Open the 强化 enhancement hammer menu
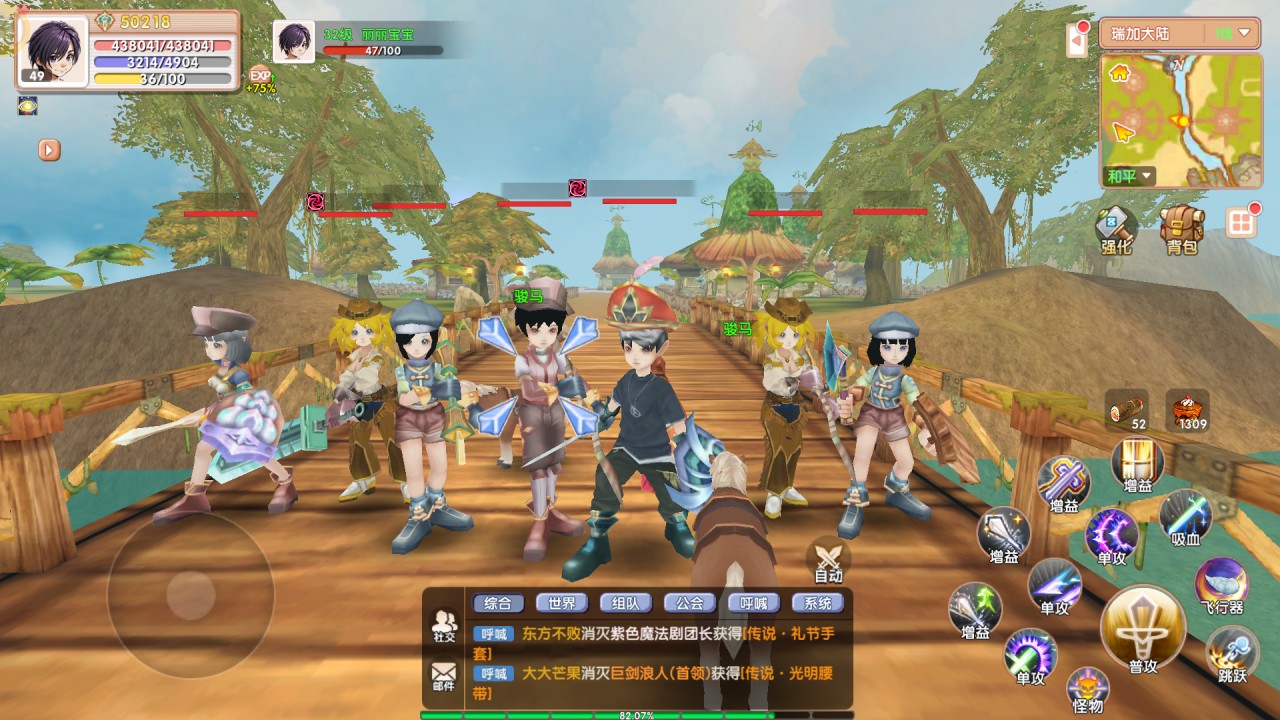 tap(1116, 228)
